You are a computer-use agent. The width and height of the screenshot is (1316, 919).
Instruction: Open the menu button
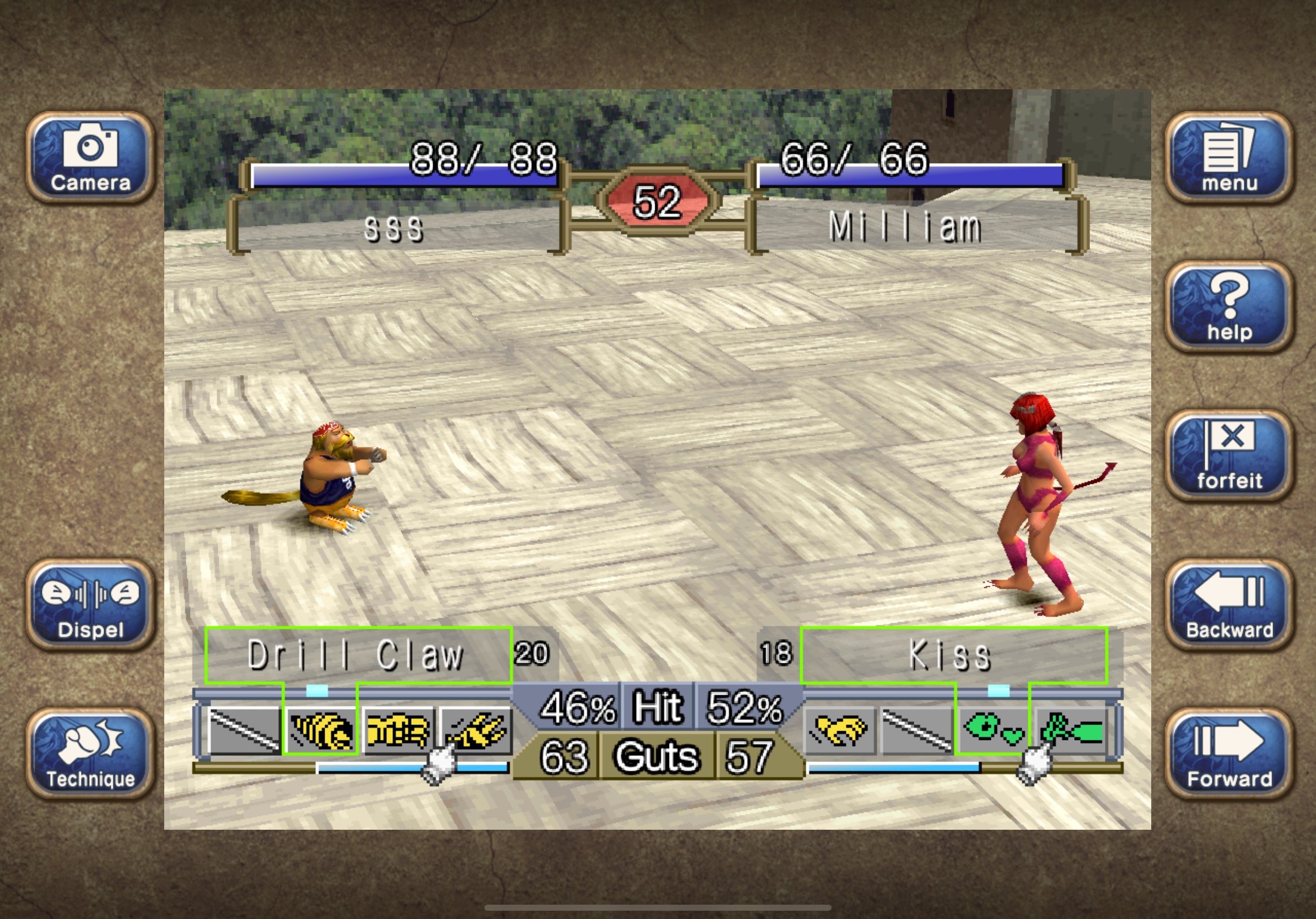(x=1229, y=158)
